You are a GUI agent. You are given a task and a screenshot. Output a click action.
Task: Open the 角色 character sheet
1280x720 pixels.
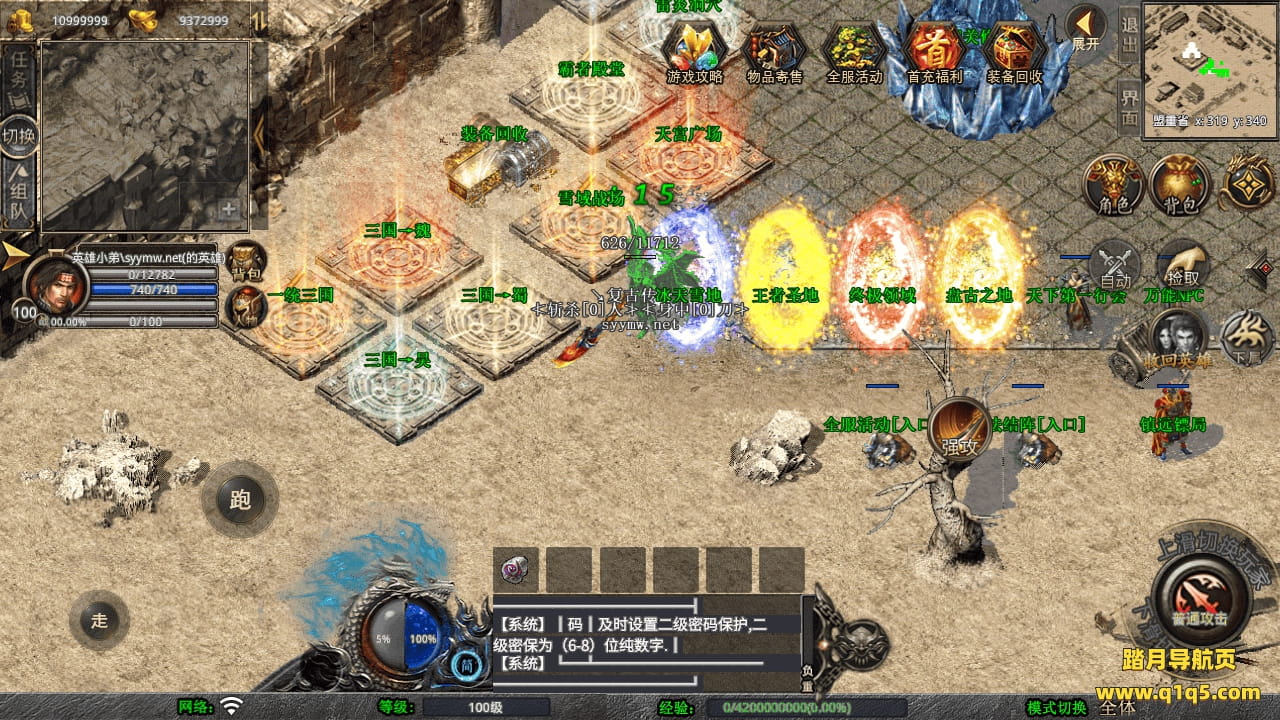(x=1115, y=185)
